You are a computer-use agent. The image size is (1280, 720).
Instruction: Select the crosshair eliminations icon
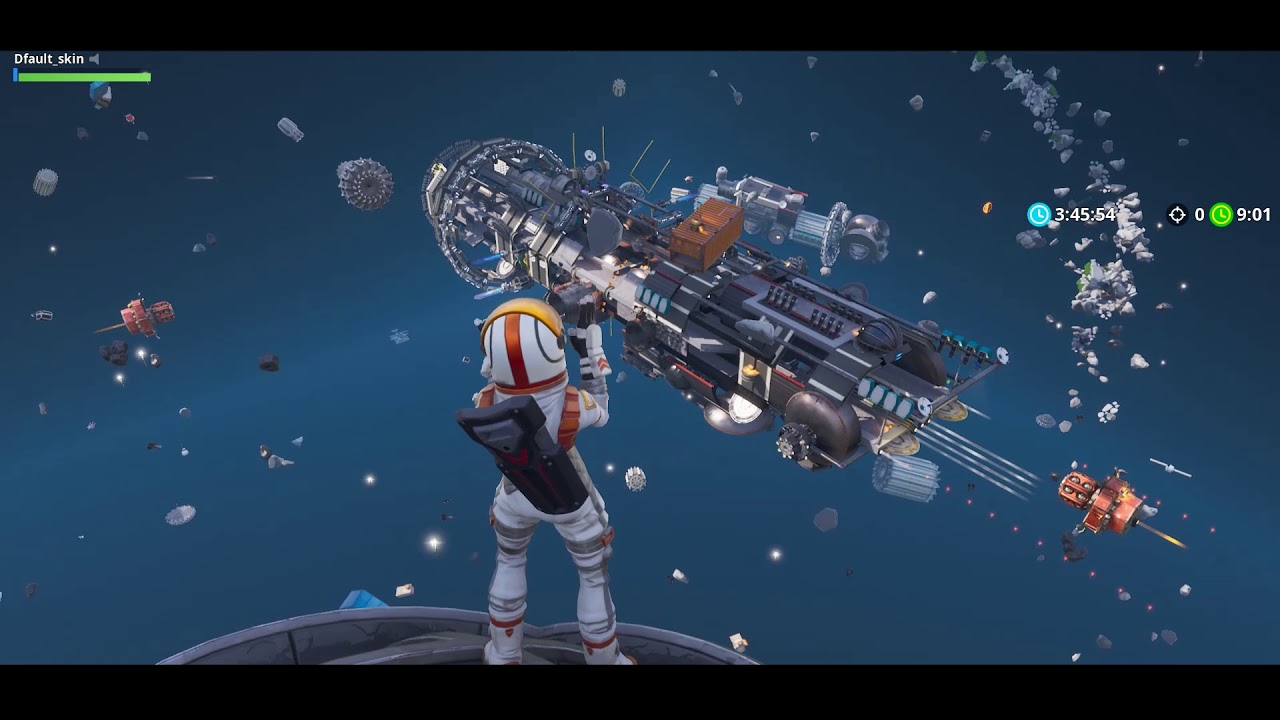click(x=1177, y=214)
